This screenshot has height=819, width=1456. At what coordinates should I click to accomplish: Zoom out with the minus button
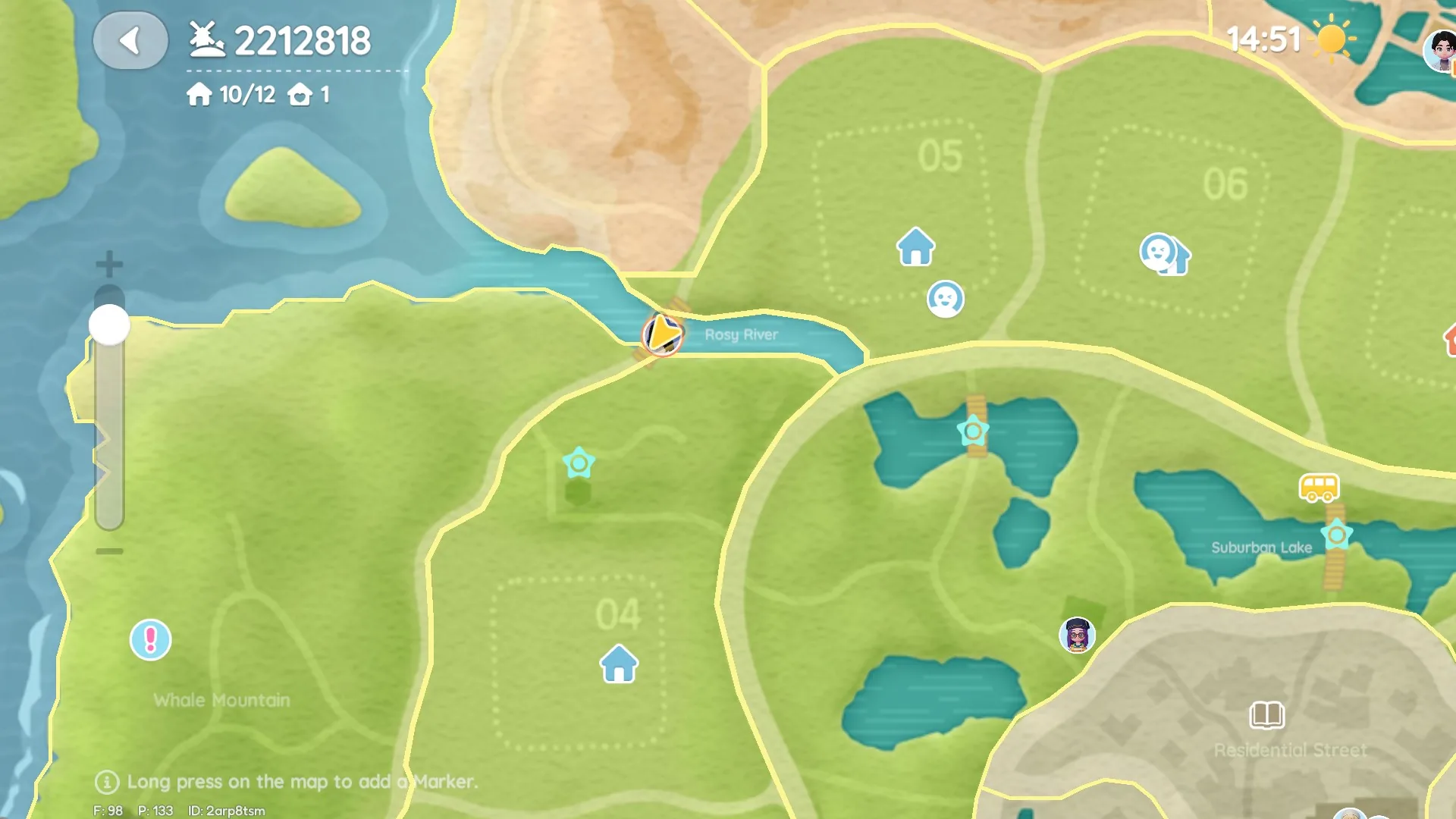click(x=109, y=551)
